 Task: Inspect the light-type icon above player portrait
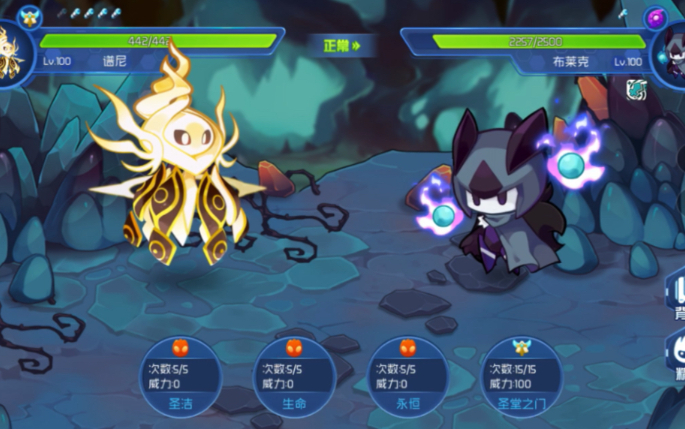click(28, 15)
